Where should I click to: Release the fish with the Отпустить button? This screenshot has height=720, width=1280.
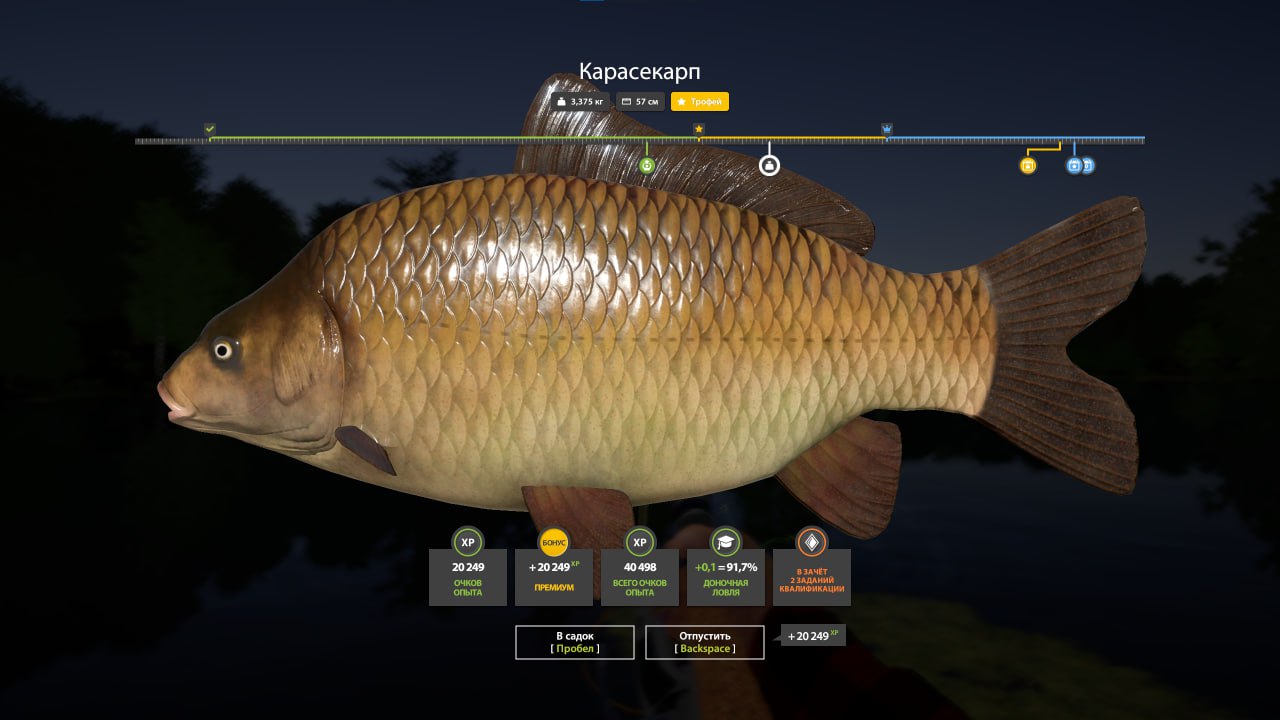[x=705, y=642]
